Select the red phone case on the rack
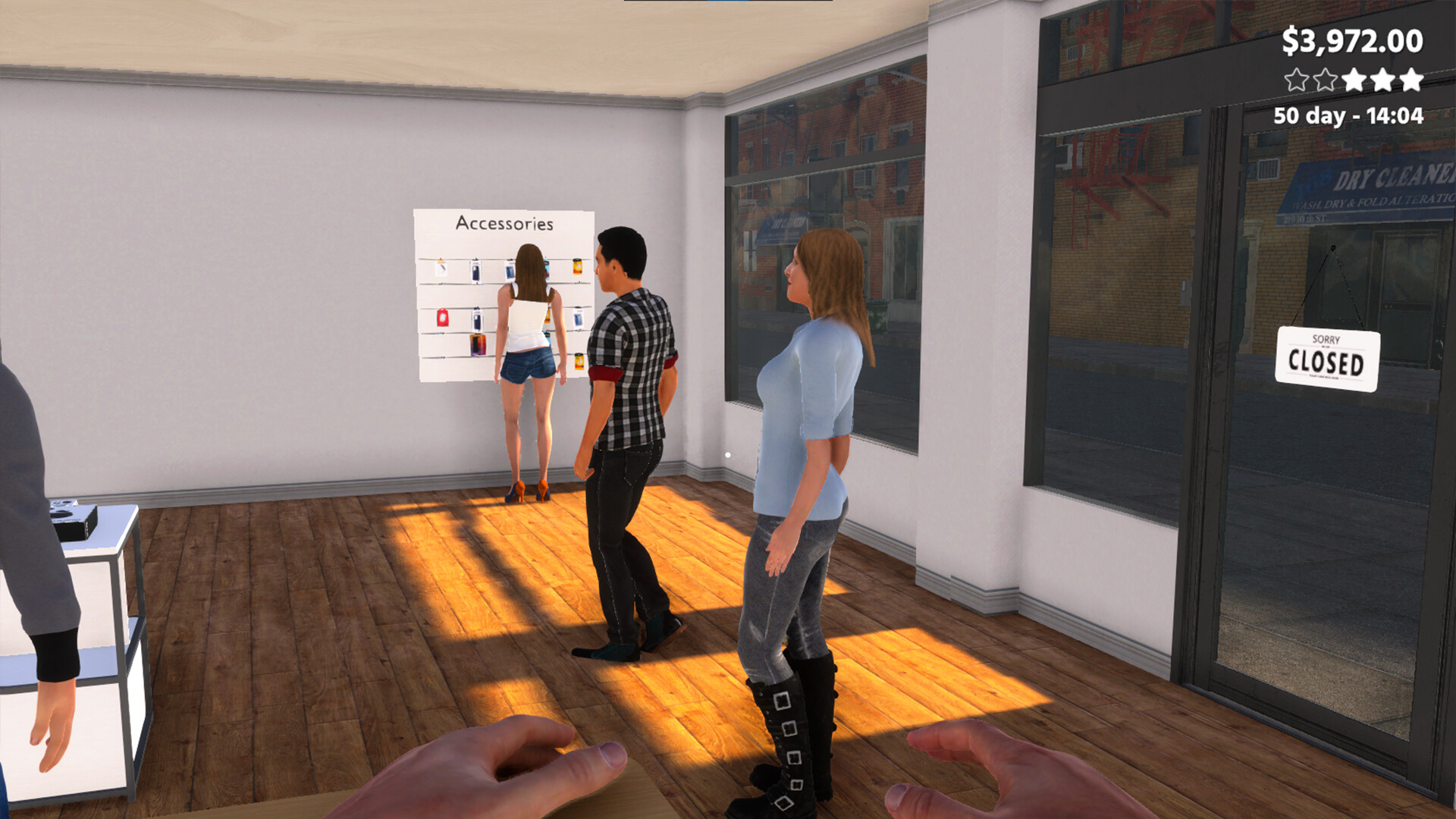Screen dimensions: 1456x819 tap(443, 316)
